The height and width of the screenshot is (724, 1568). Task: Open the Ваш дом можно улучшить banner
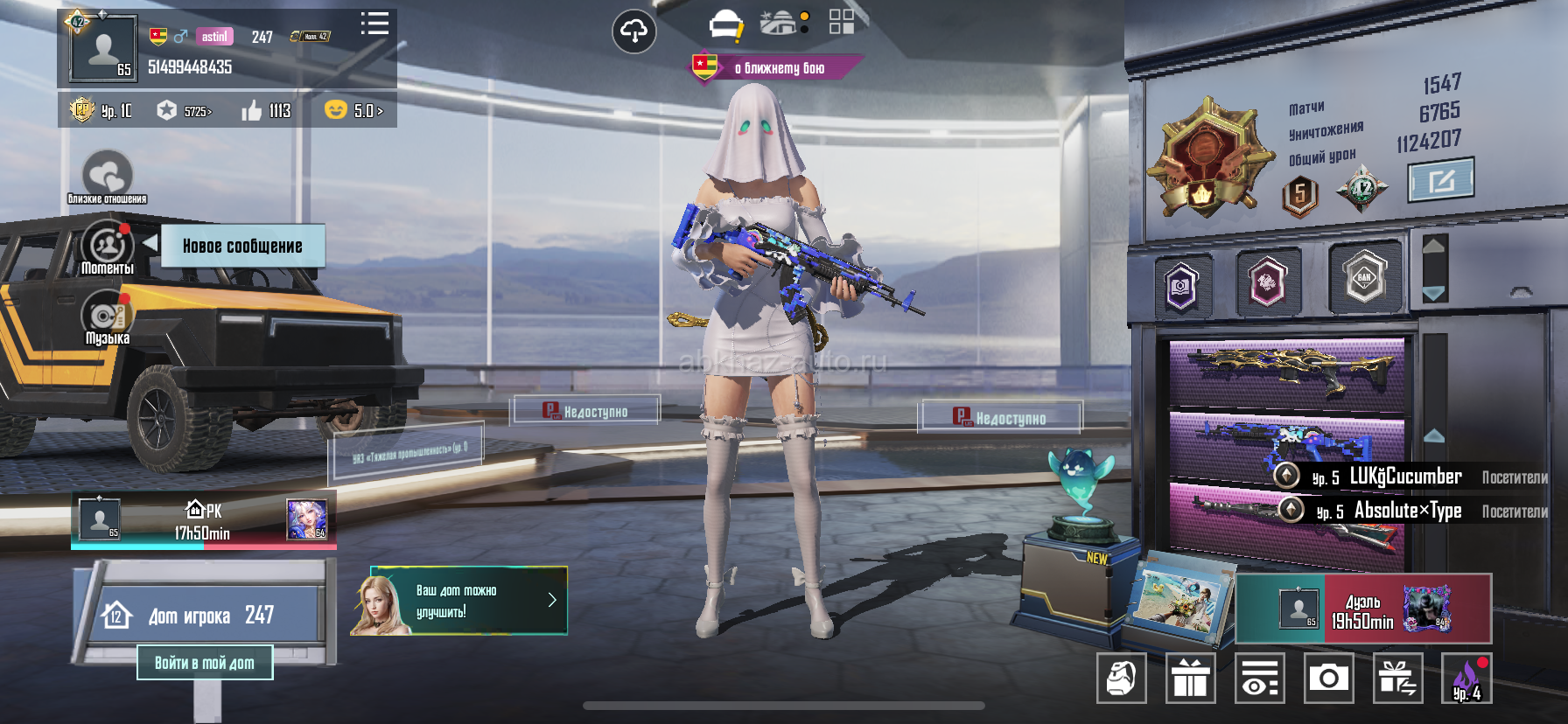[459, 601]
